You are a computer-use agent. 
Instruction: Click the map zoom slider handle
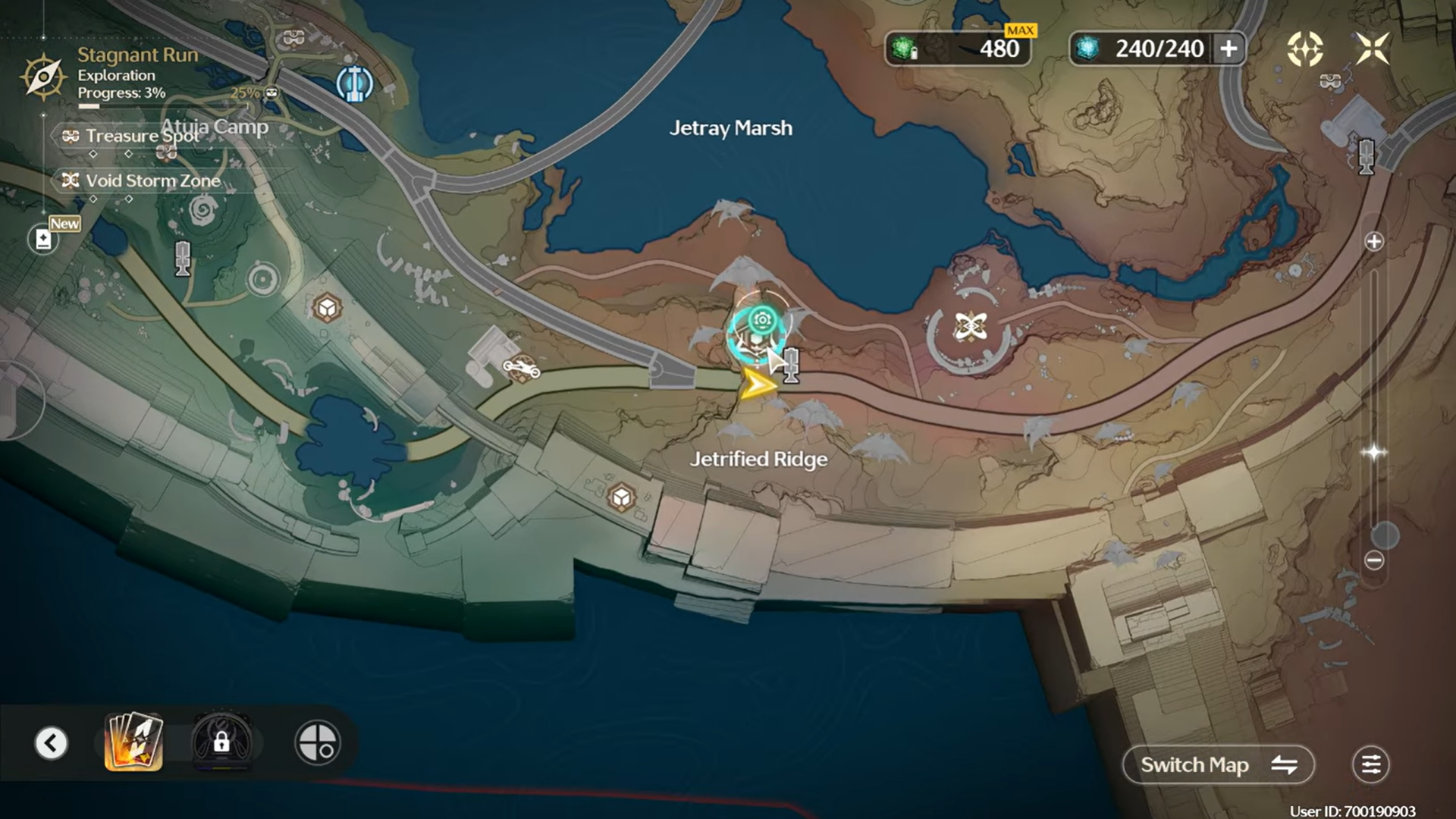pos(1385,535)
